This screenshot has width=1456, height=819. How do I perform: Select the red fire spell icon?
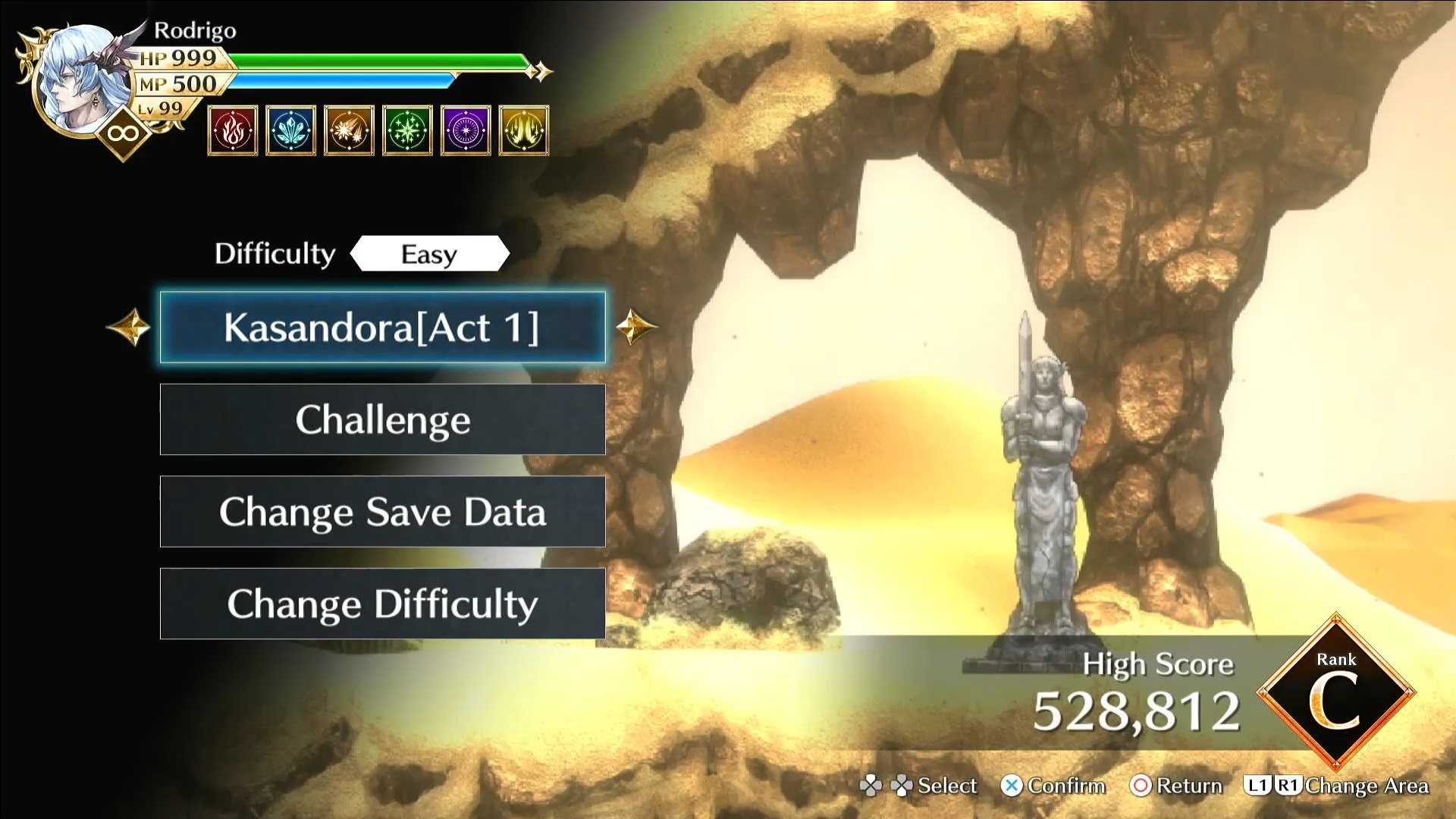[233, 130]
